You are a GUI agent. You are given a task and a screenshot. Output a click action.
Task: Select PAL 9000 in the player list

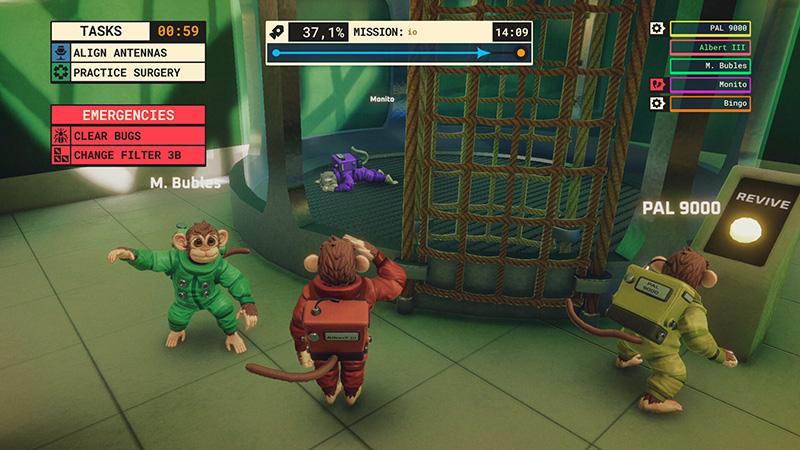pyautogui.click(x=709, y=29)
